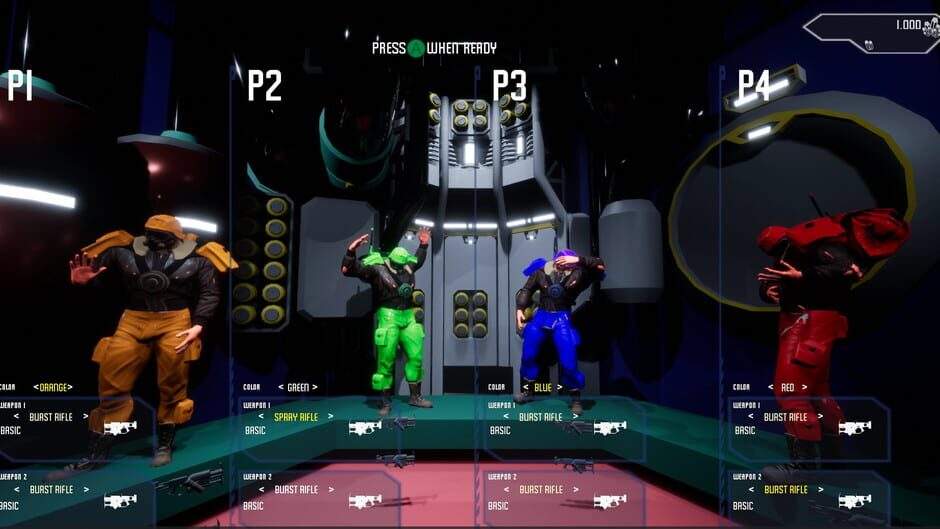Click the right arrow next to Orange color
940x529 pixels.
[71, 387]
